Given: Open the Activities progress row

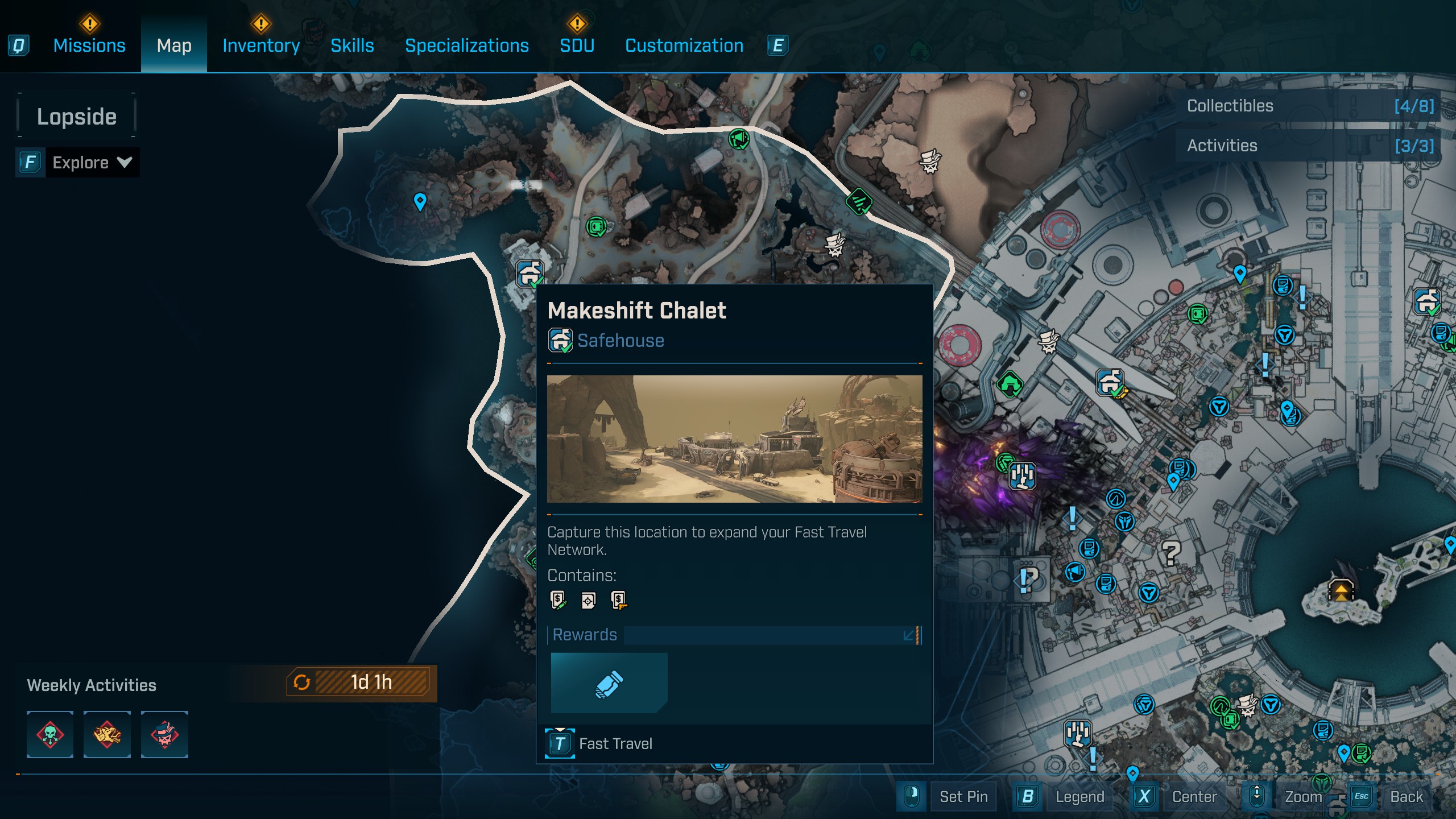Looking at the screenshot, I should tap(1308, 146).
